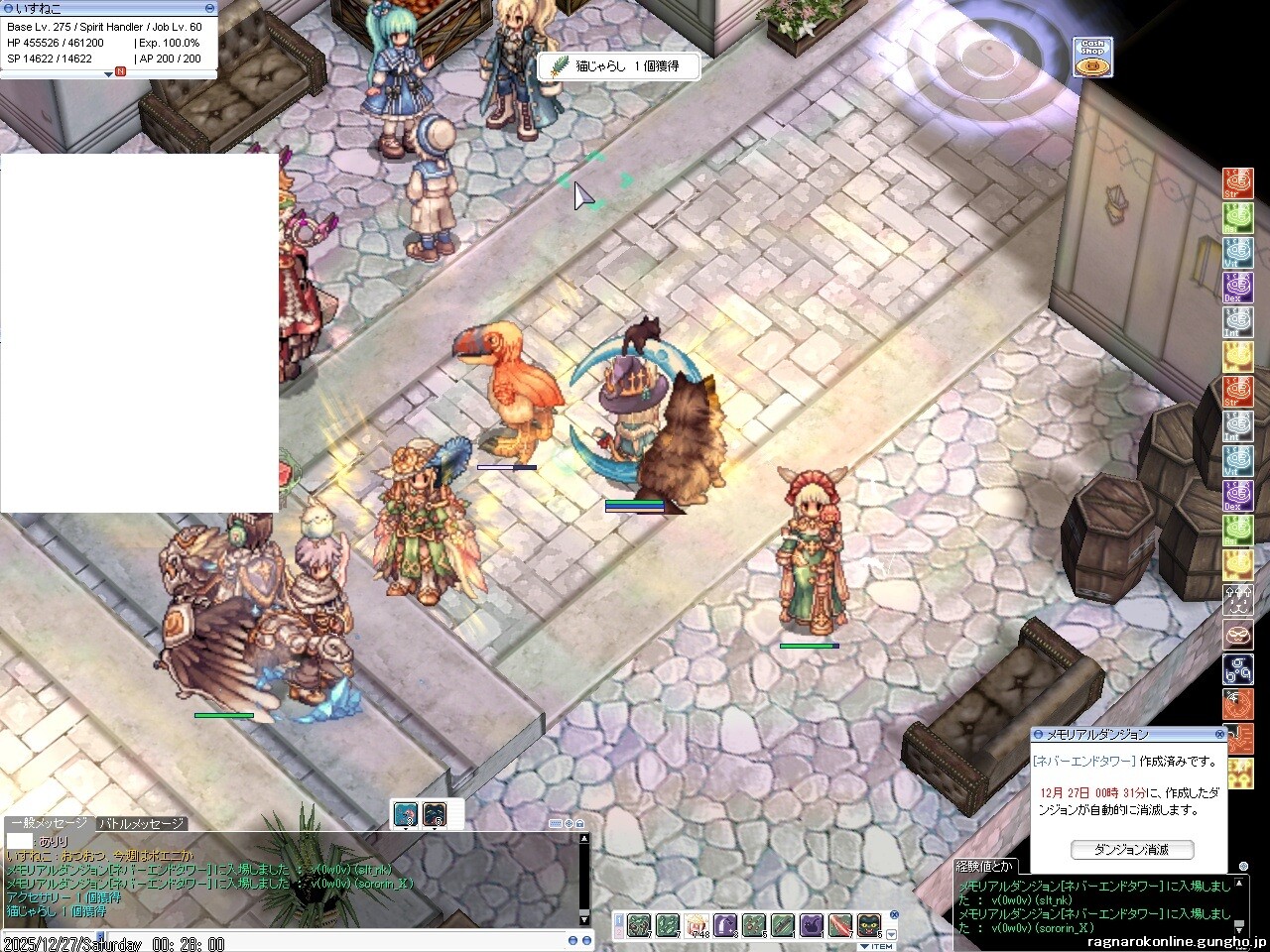Open the 経験値とか chat tab
The image size is (1270, 952).
(985, 867)
